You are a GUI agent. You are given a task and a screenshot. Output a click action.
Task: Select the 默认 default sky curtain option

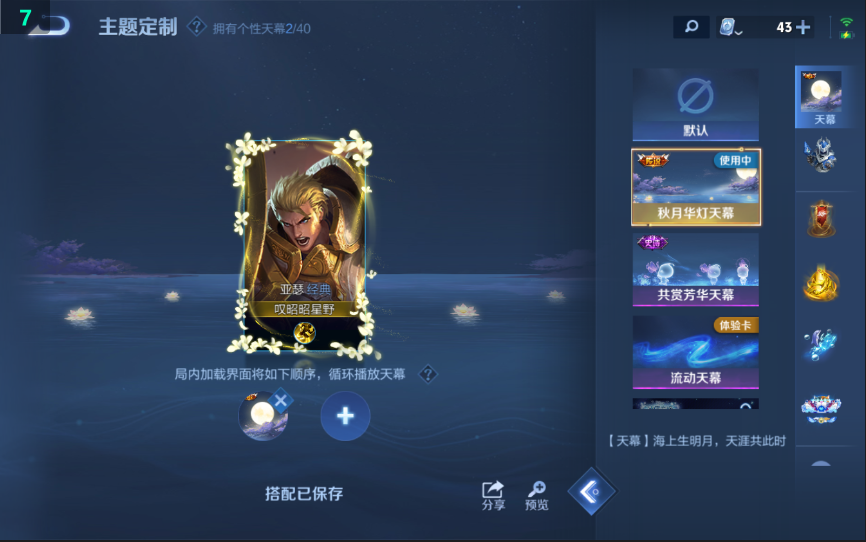[695, 104]
